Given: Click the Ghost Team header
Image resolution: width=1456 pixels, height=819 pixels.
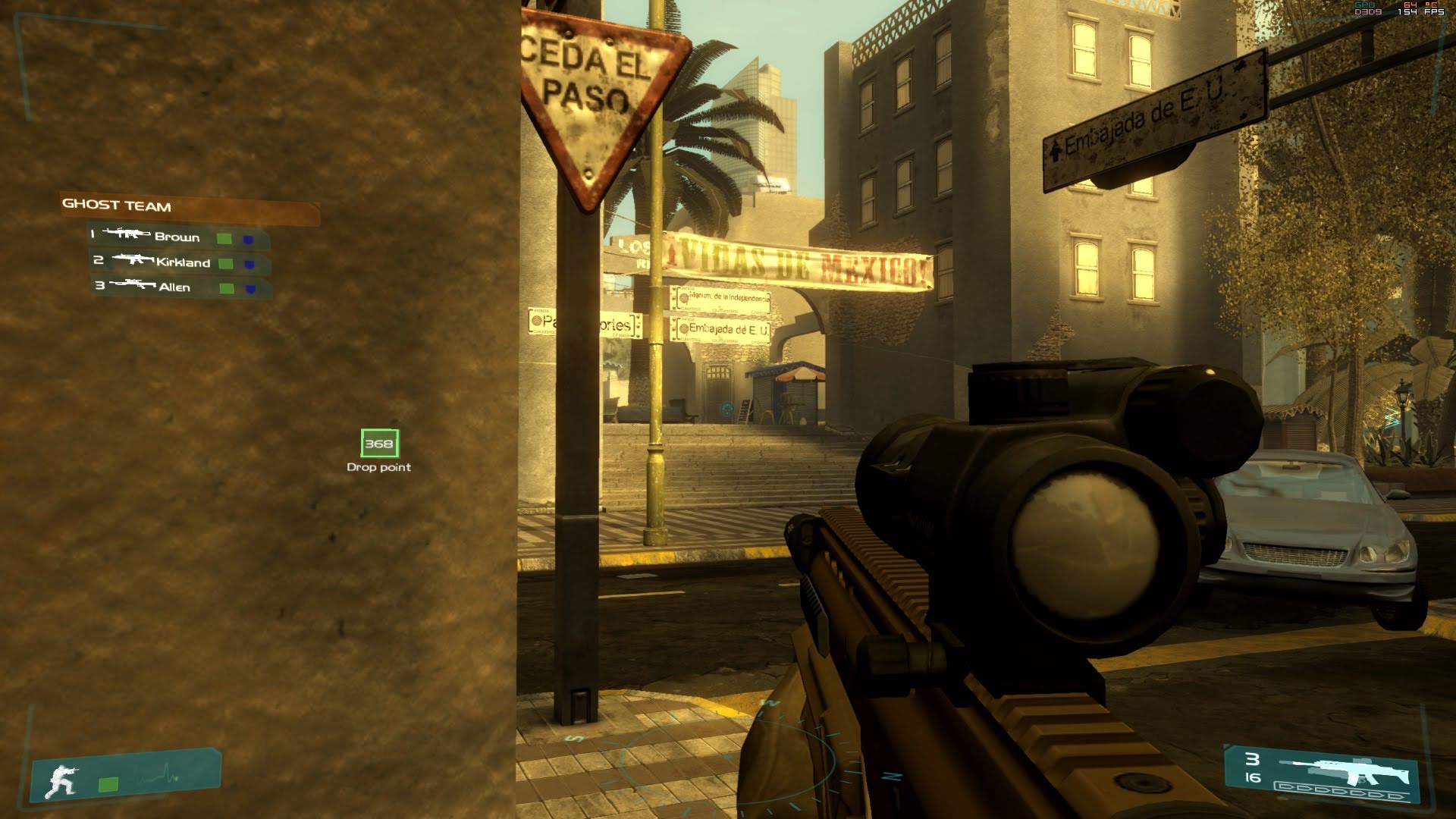Looking at the screenshot, I should (117, 206).
